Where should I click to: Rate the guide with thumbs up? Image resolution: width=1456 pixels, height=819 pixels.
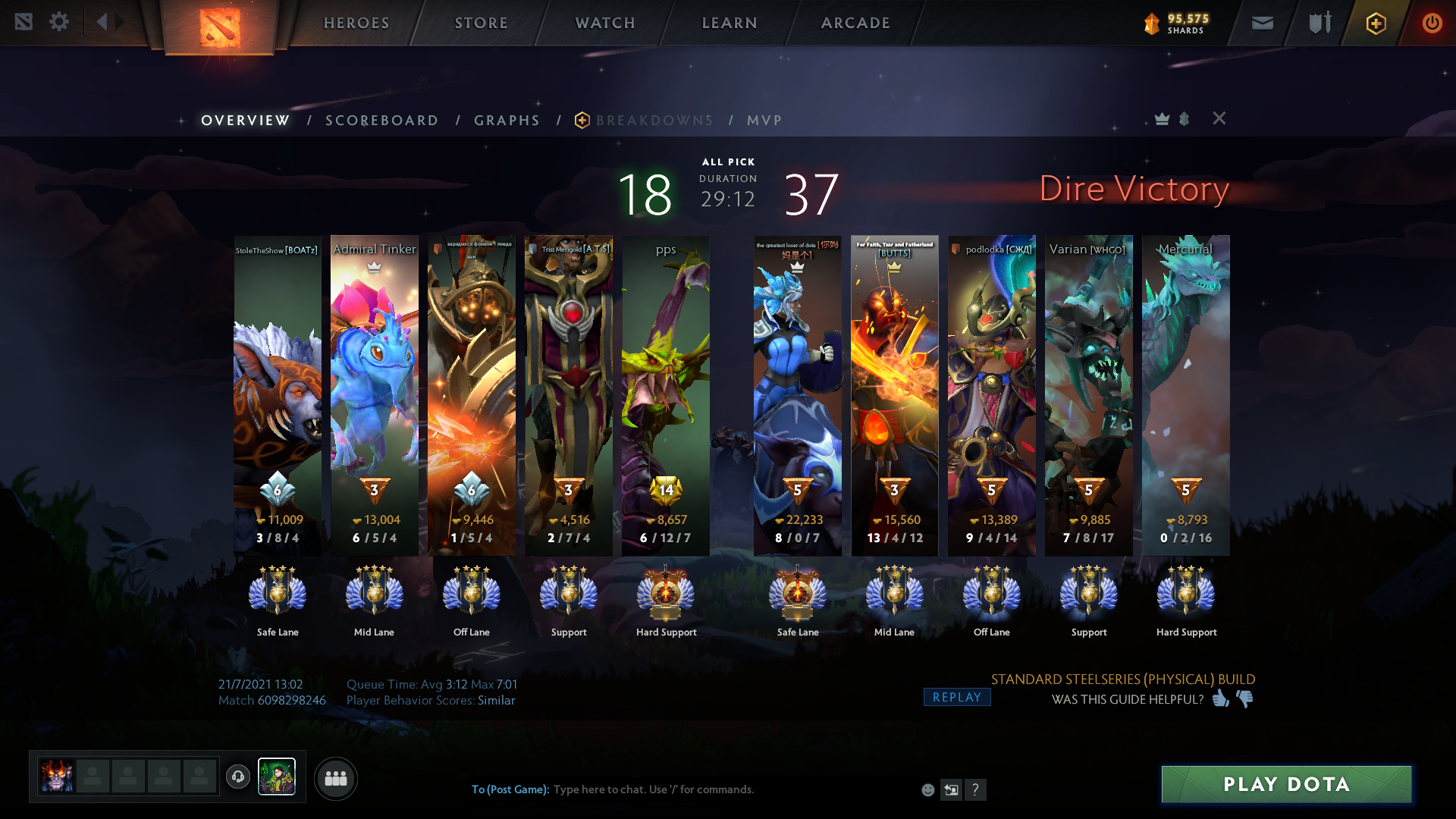1220,698
